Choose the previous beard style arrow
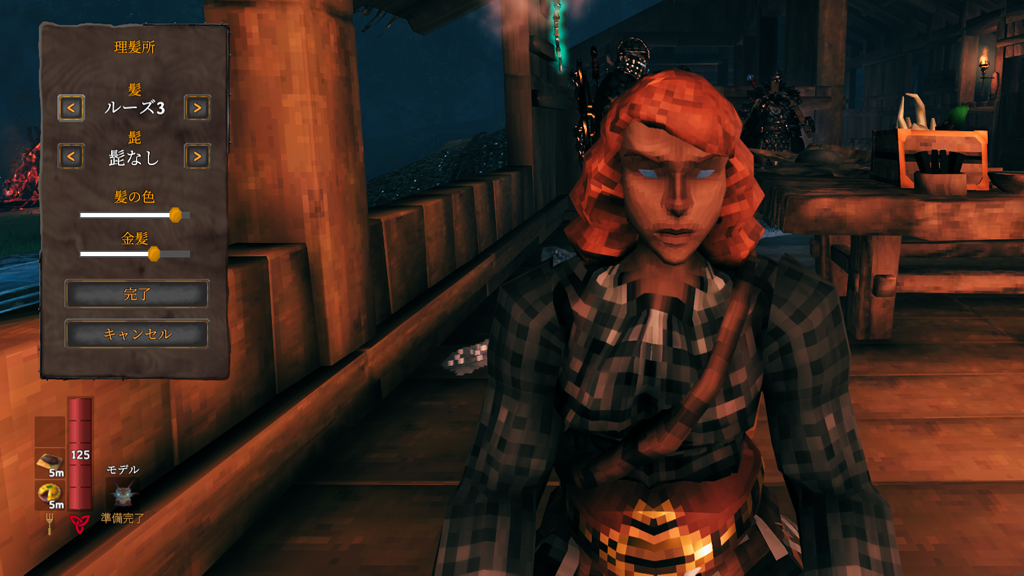 71,156
